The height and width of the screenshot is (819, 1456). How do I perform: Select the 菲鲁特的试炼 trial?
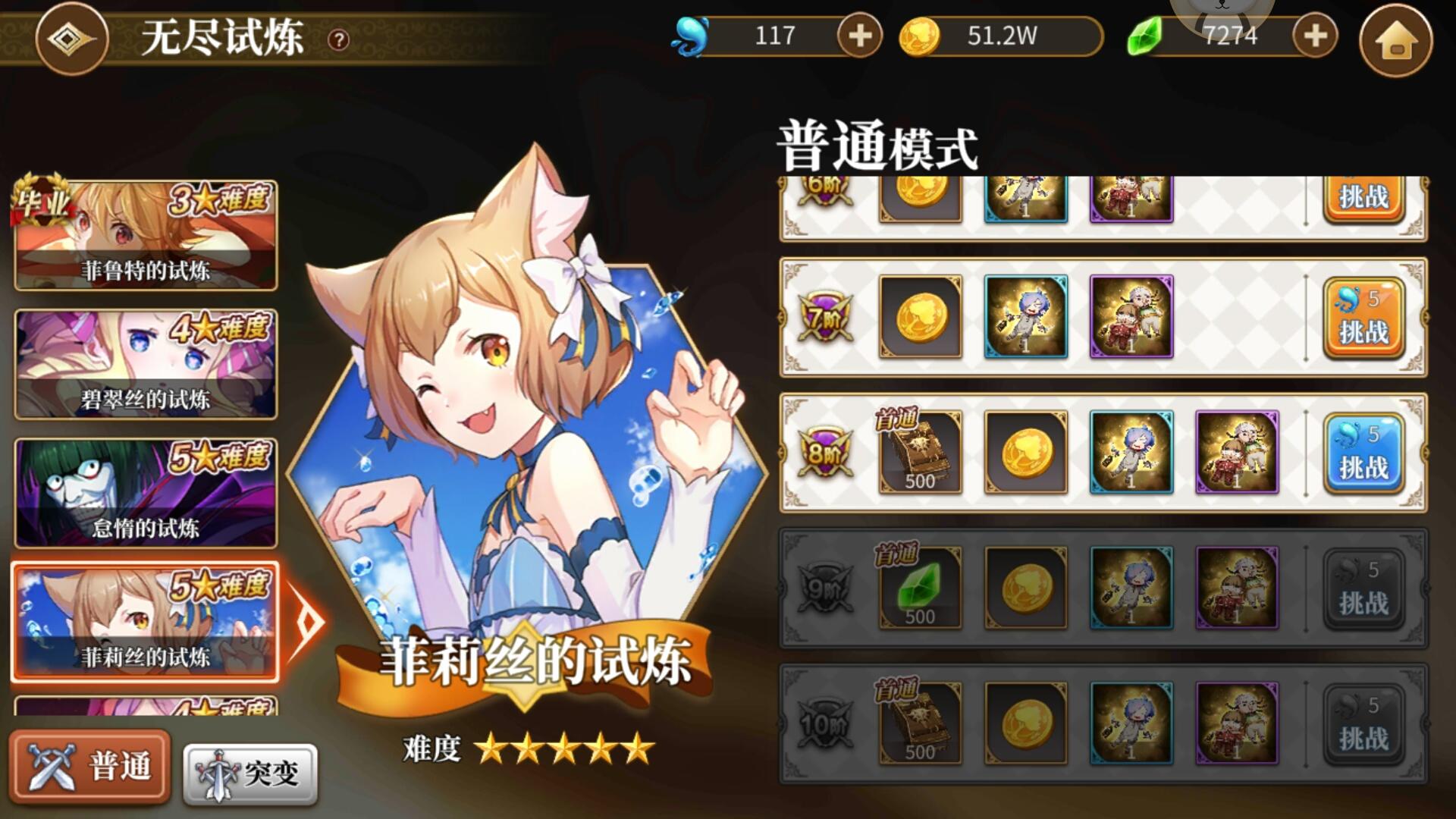coord(146,235)
